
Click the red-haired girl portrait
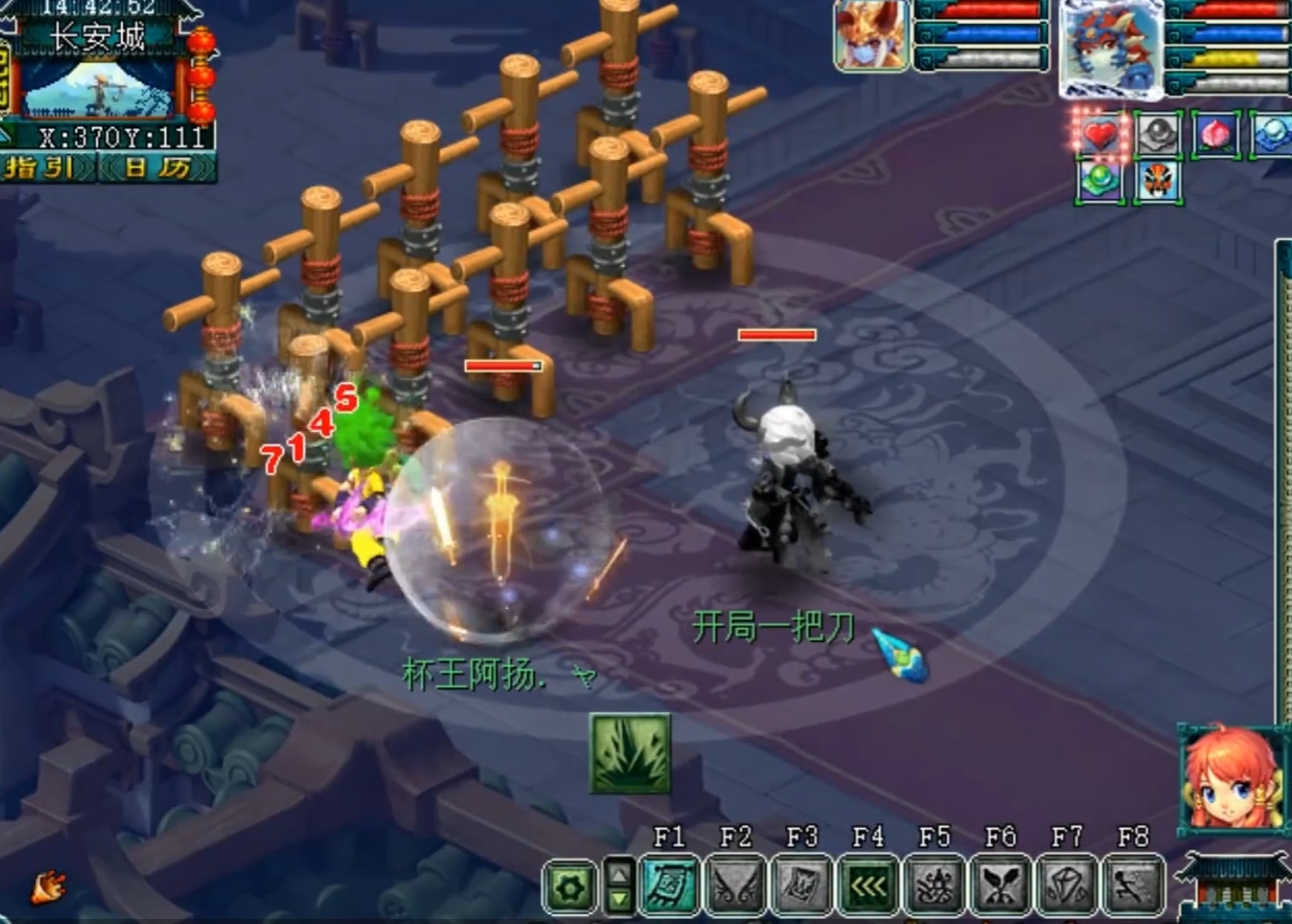[1233, 779]
